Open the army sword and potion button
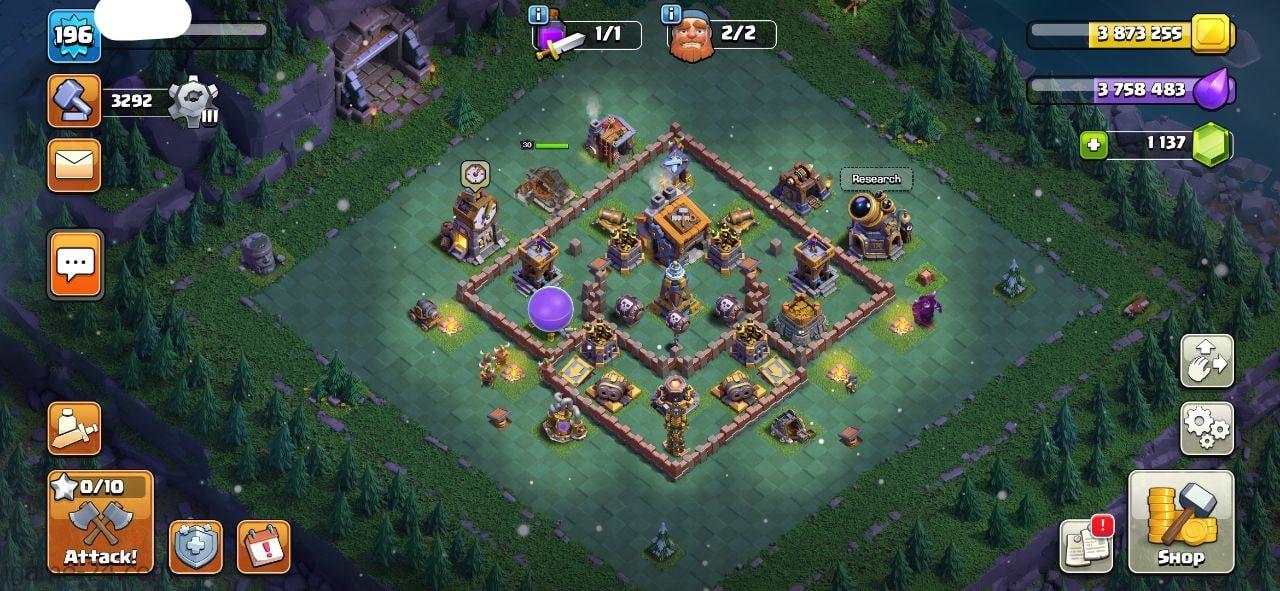This screenshot has width=1280, height=591. [x=74, y=428]
